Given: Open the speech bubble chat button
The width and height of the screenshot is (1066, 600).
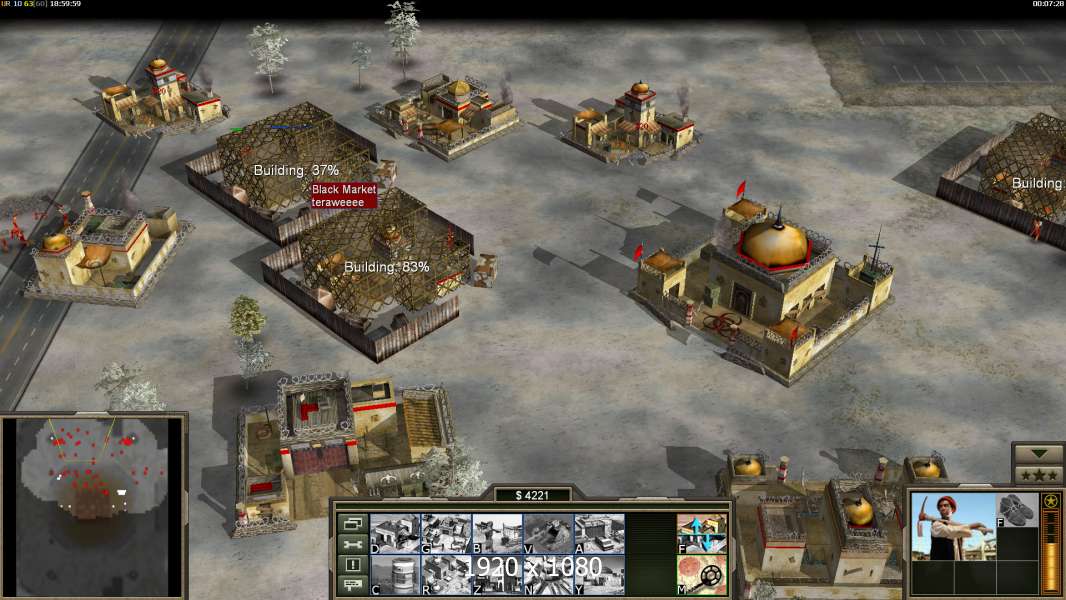Looking at the screenshot, I should (351, 586).
